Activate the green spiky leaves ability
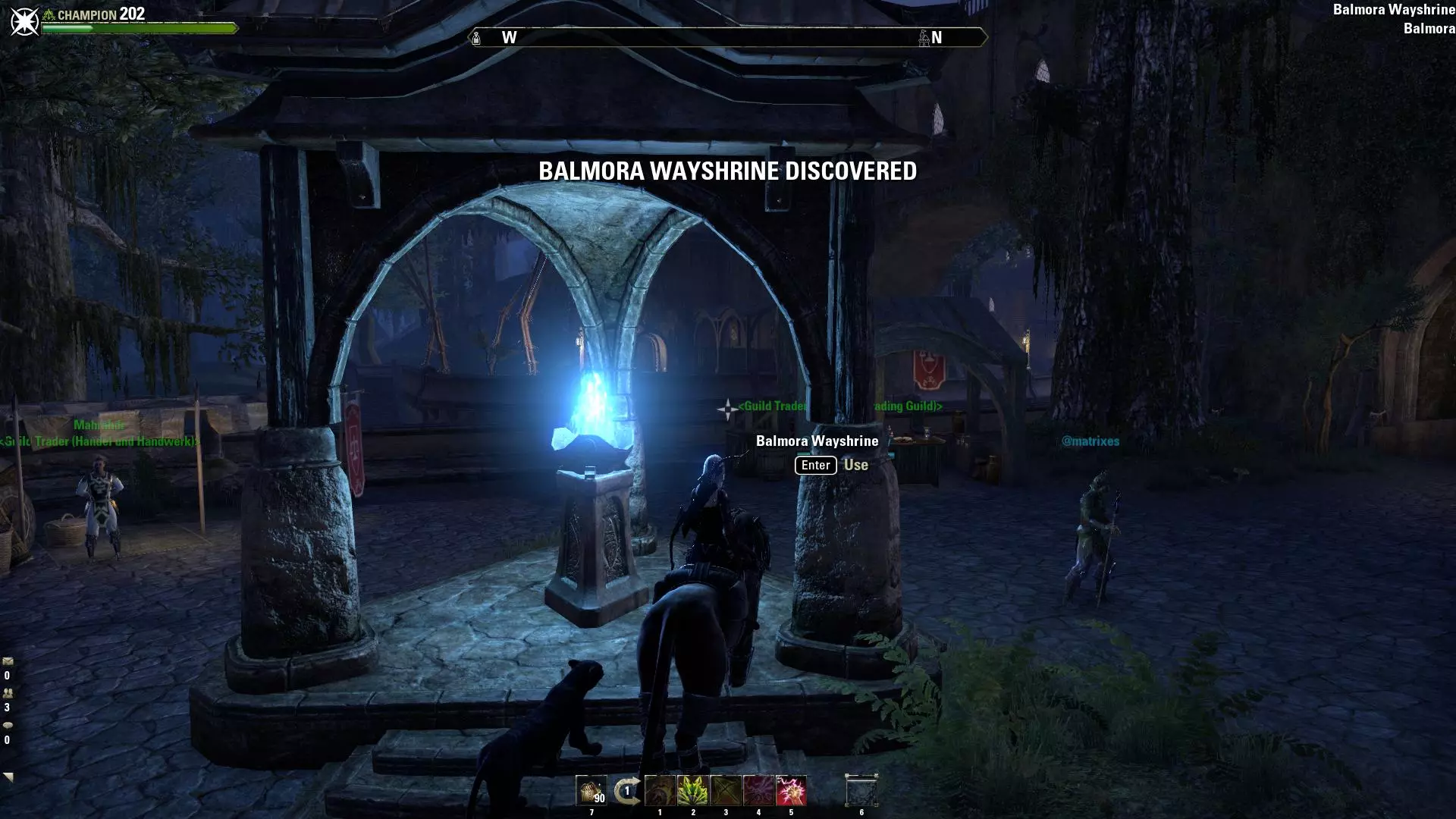Screen dimensions: 1456x819 [x=692, y=791]
